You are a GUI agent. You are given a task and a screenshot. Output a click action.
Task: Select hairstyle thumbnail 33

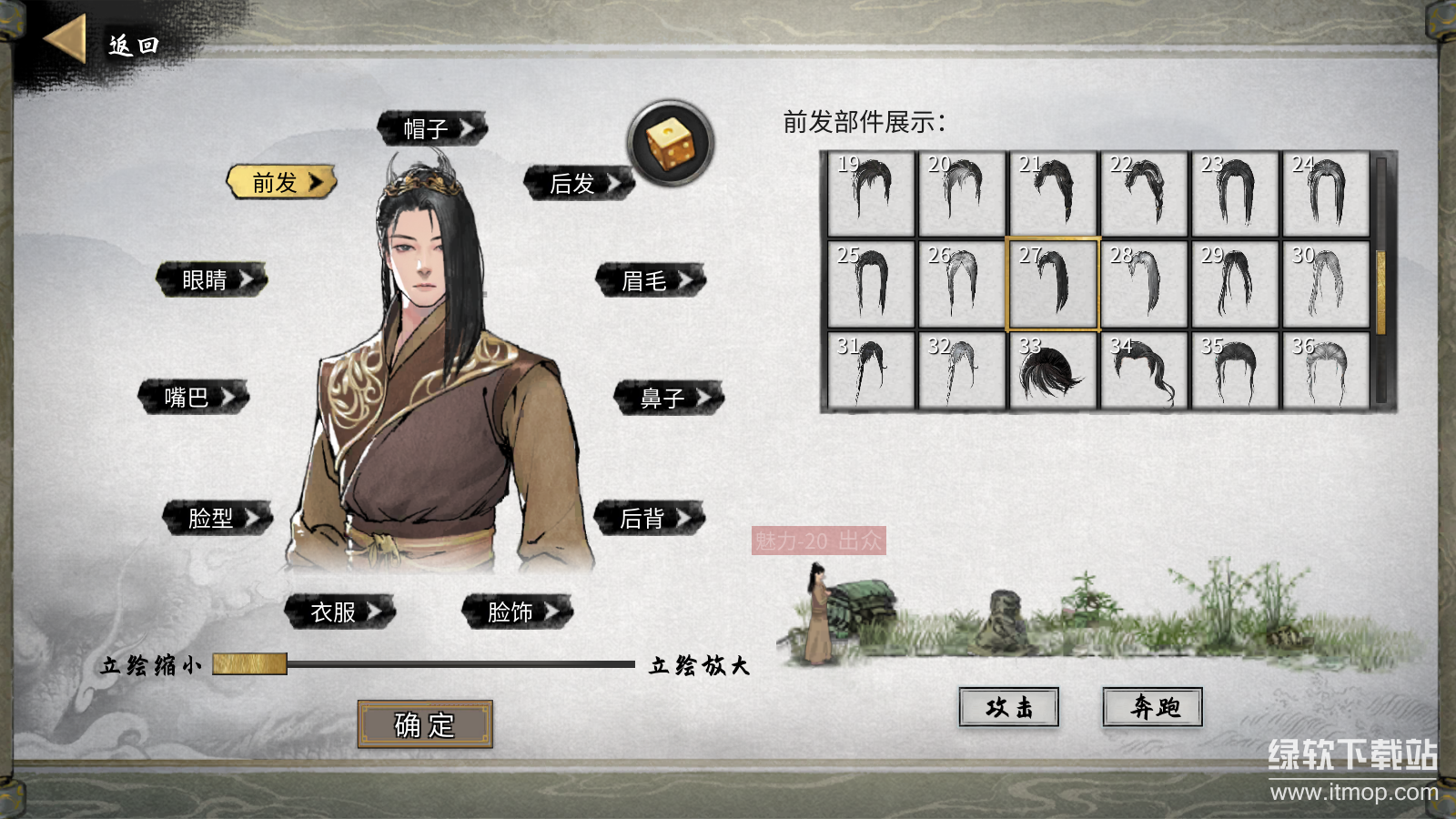pyautogui.click(x=1052, y=373)
